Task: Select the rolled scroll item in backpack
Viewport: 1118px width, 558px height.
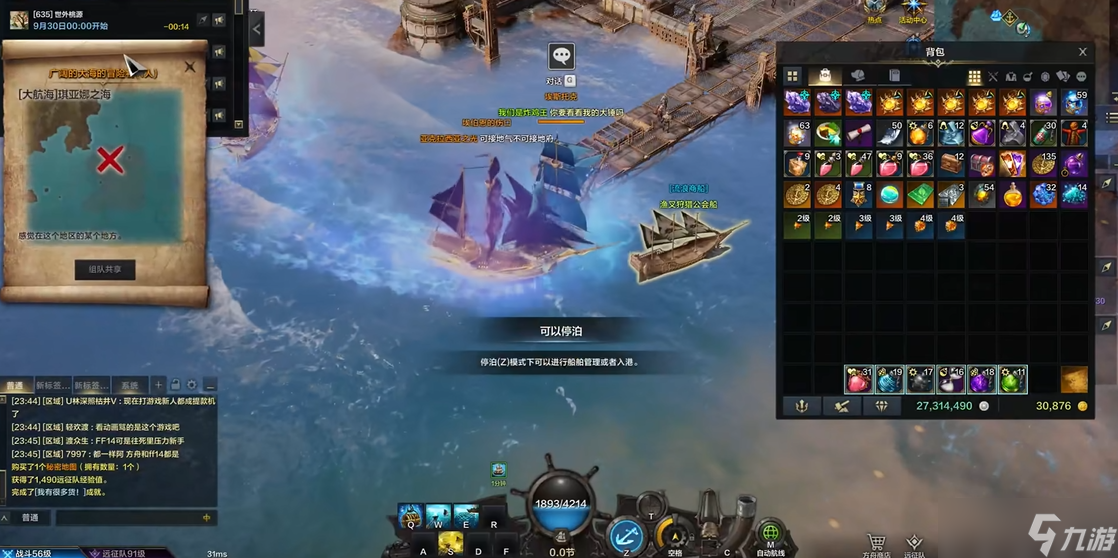Action: [x=857, y=133]
